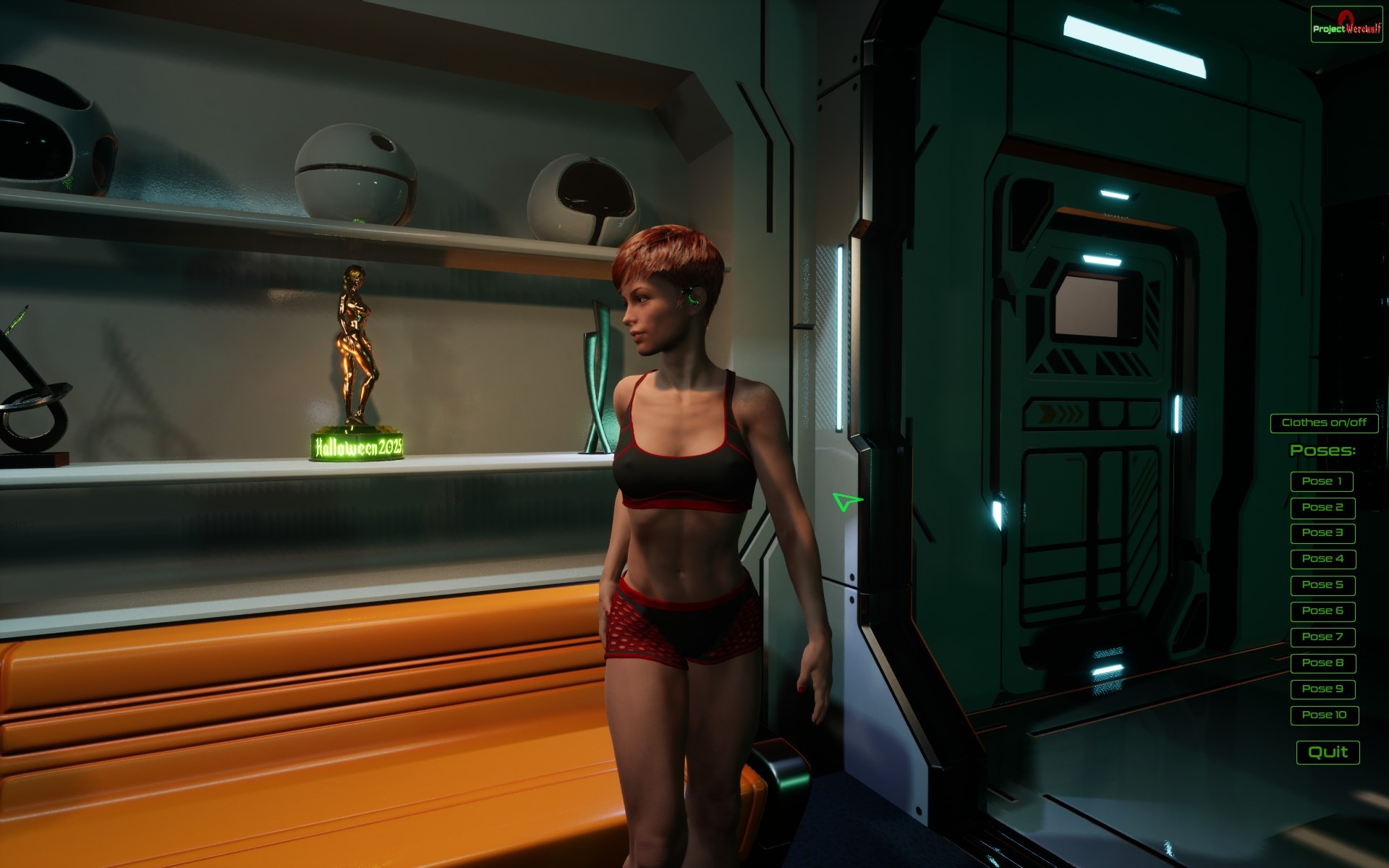The height and width of the screenshot is (868, 1389).
Task: Choose Pose 2
Action: tap(1322, 508)
